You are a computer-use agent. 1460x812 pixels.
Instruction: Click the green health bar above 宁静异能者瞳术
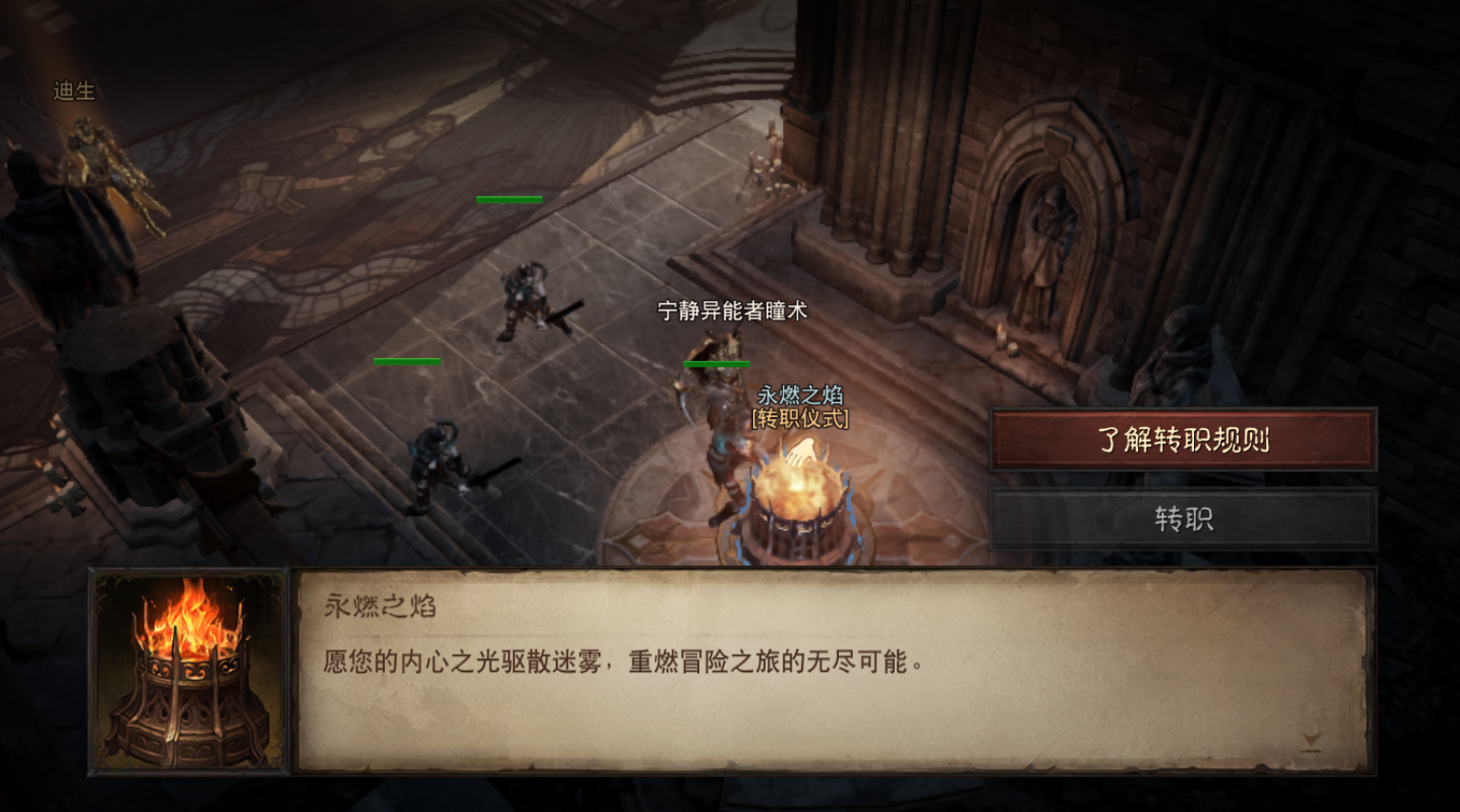point(717,364)
